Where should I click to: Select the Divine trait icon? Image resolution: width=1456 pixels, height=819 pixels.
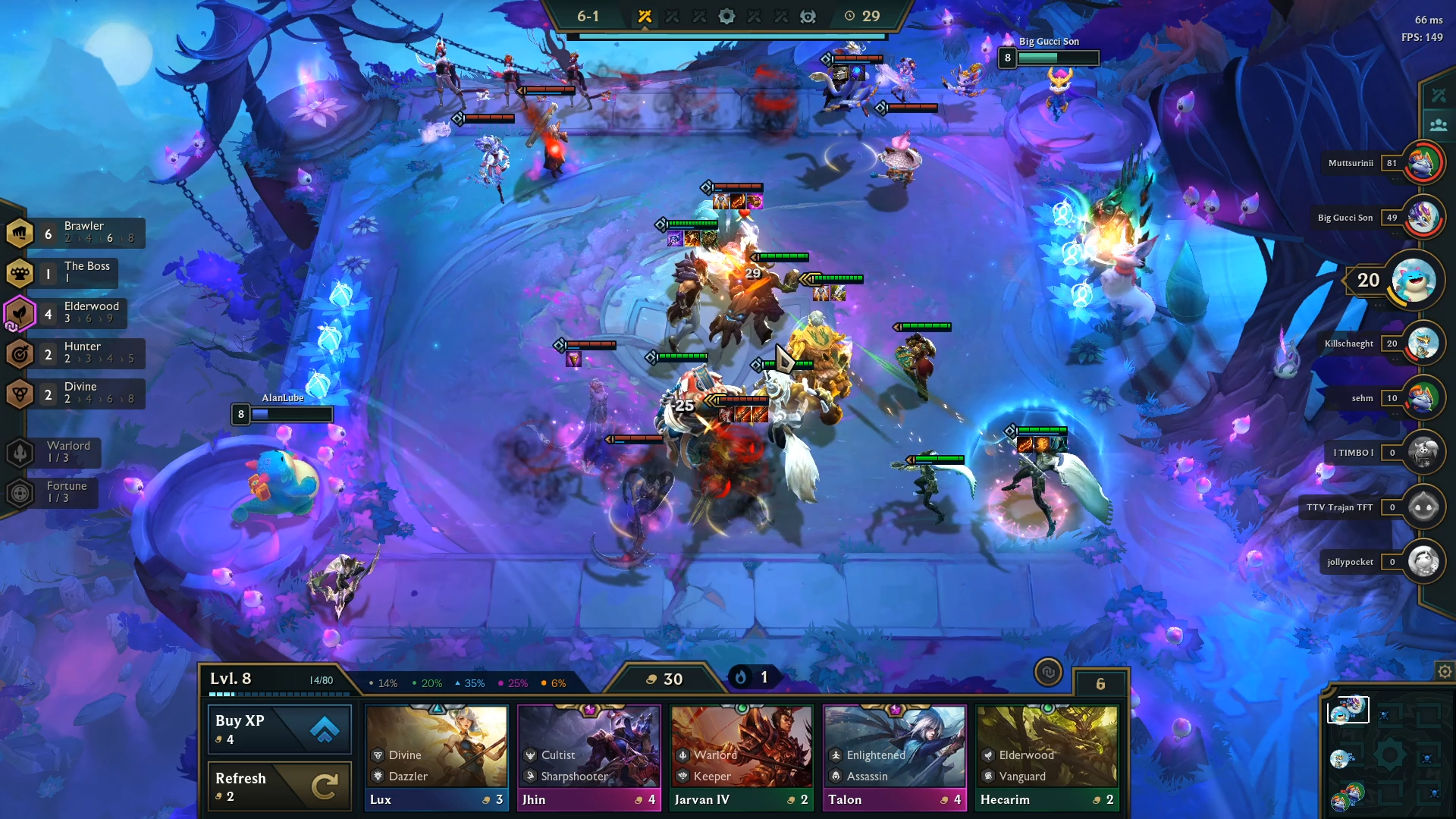point(19,394)
